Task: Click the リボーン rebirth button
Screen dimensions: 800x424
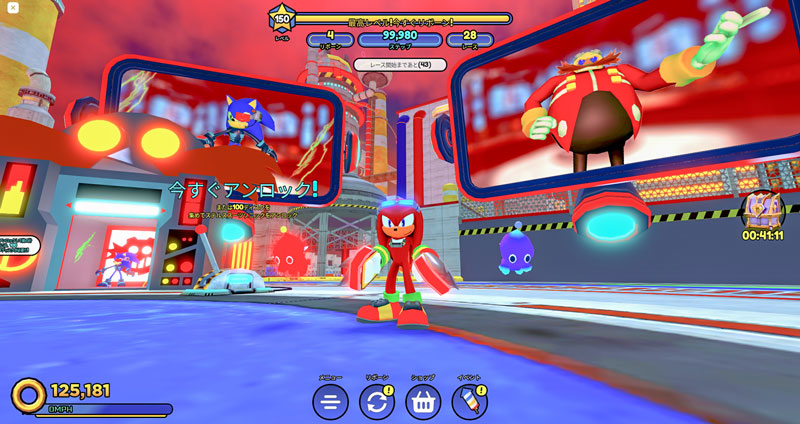Action: (x=377, y=402)
